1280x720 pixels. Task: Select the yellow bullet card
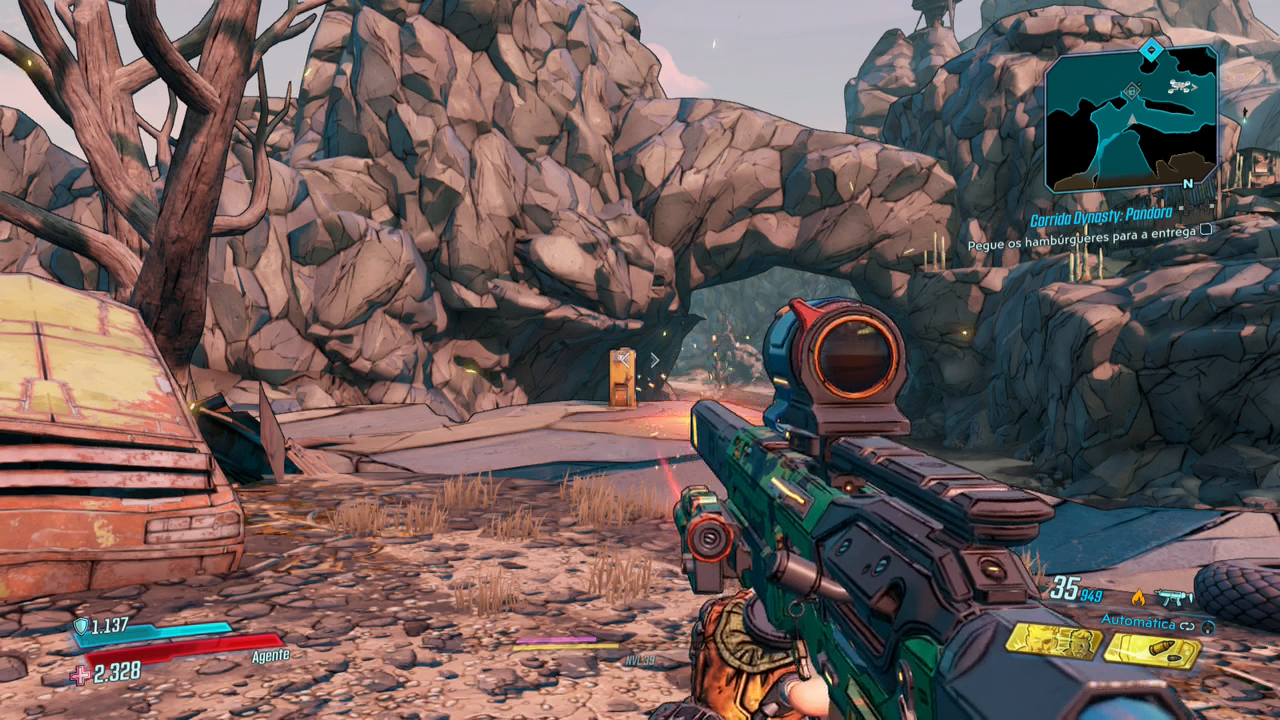(x=1151, y=651)
